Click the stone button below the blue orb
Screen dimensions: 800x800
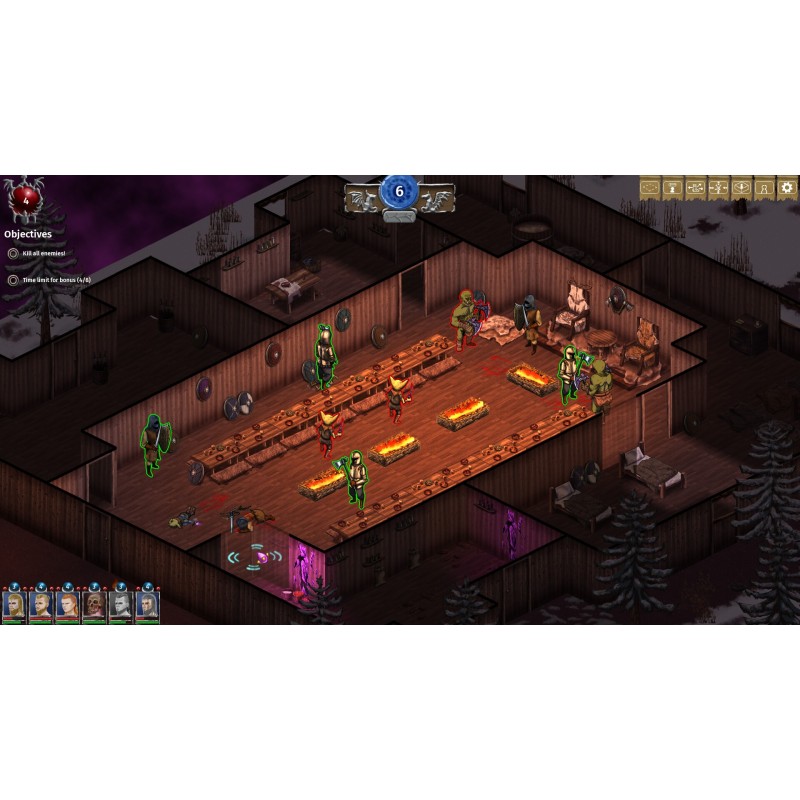pos(399,215)
